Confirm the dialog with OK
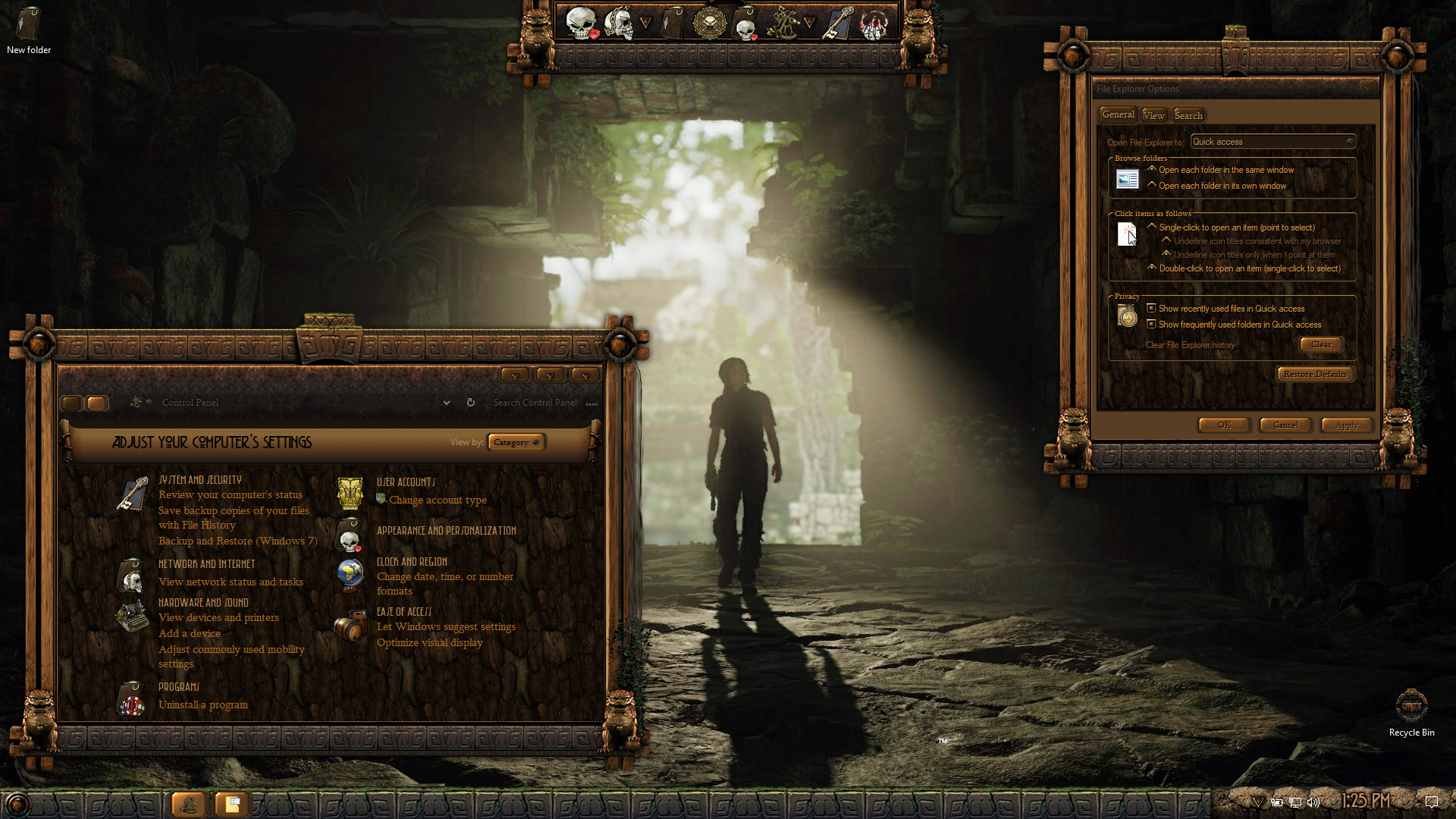 pos(1224,425)
